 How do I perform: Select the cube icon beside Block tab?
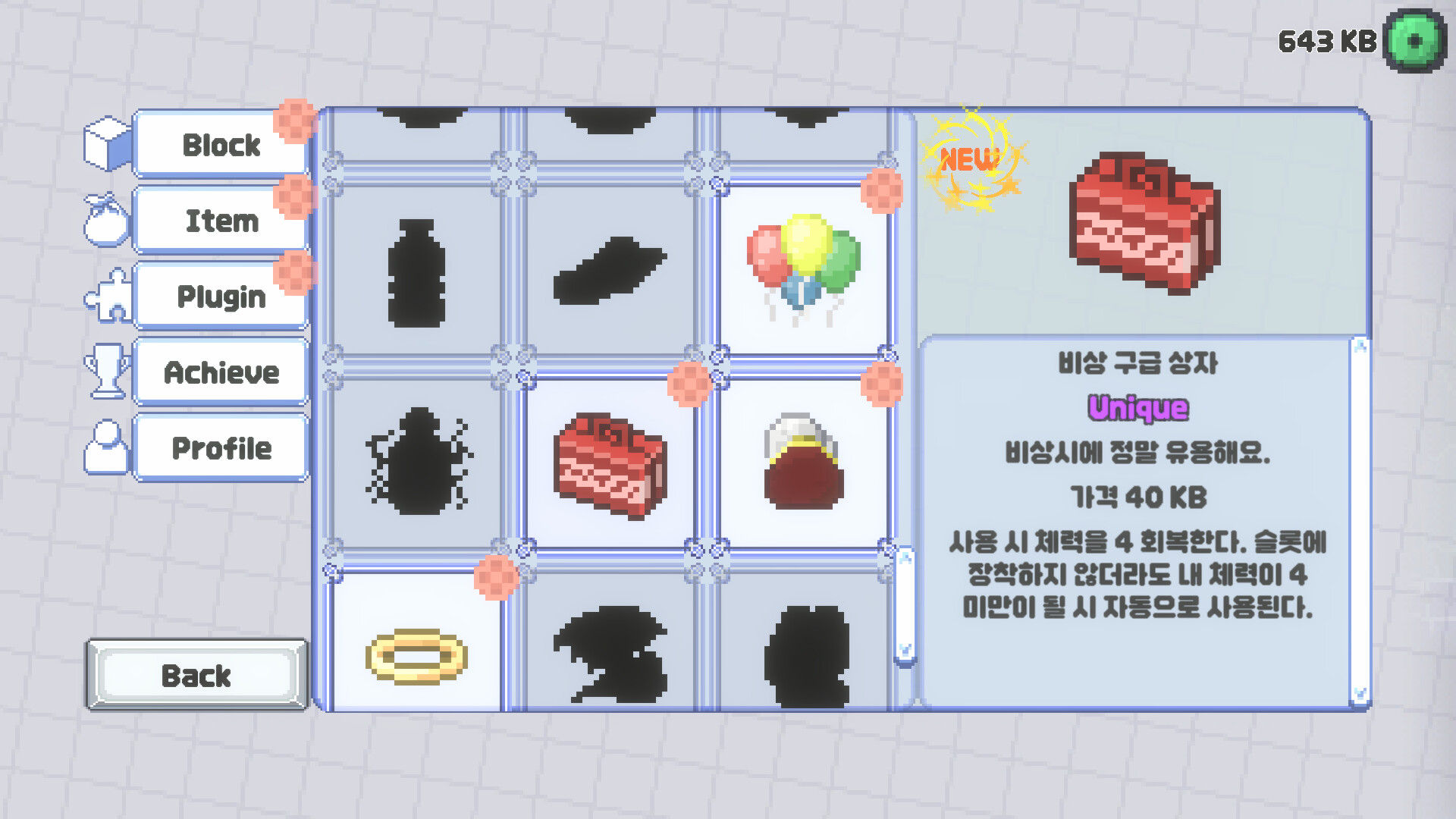point(105,141)
